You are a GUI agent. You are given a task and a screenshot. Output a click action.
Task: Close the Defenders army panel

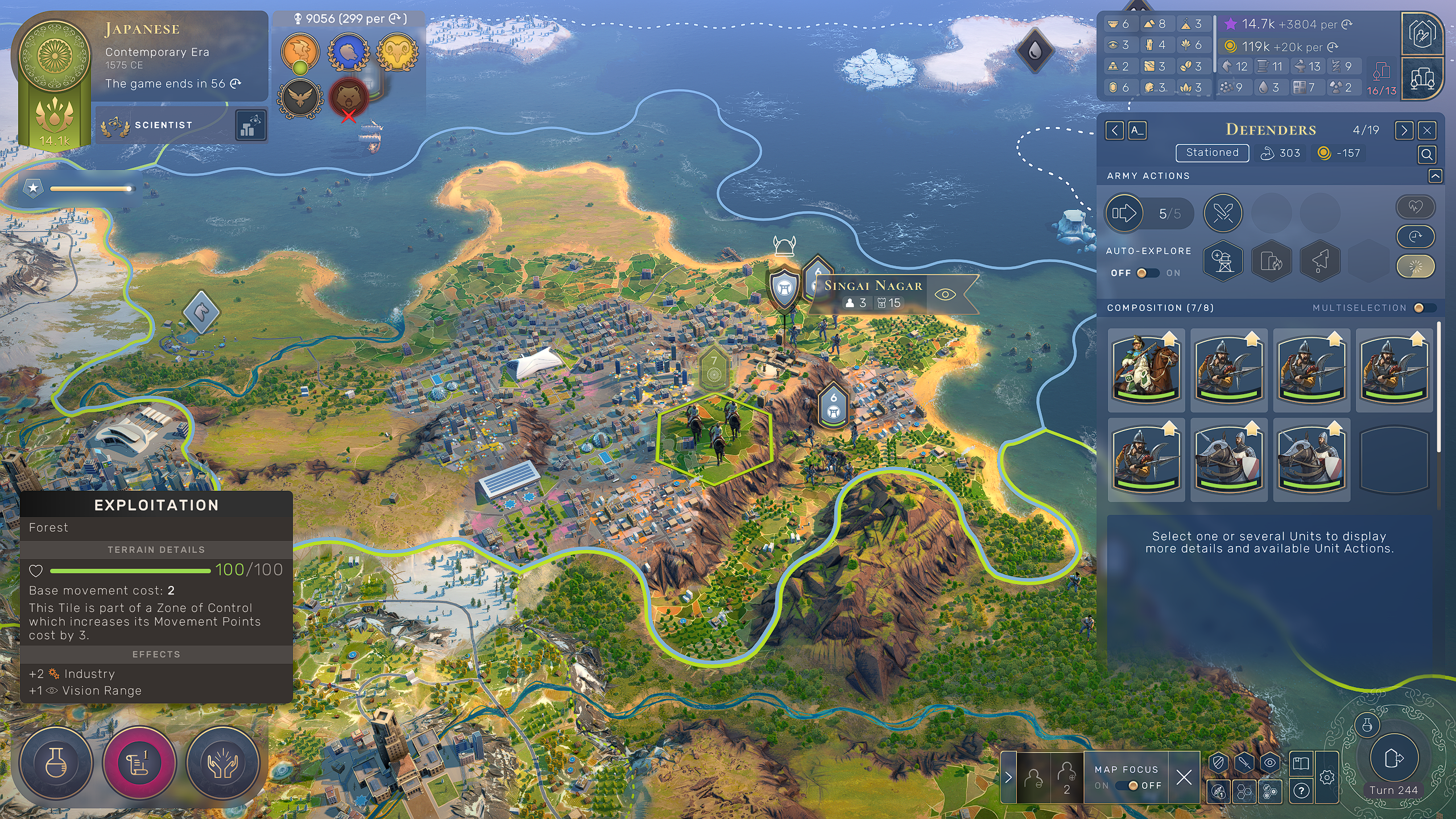click(1427, 131)
